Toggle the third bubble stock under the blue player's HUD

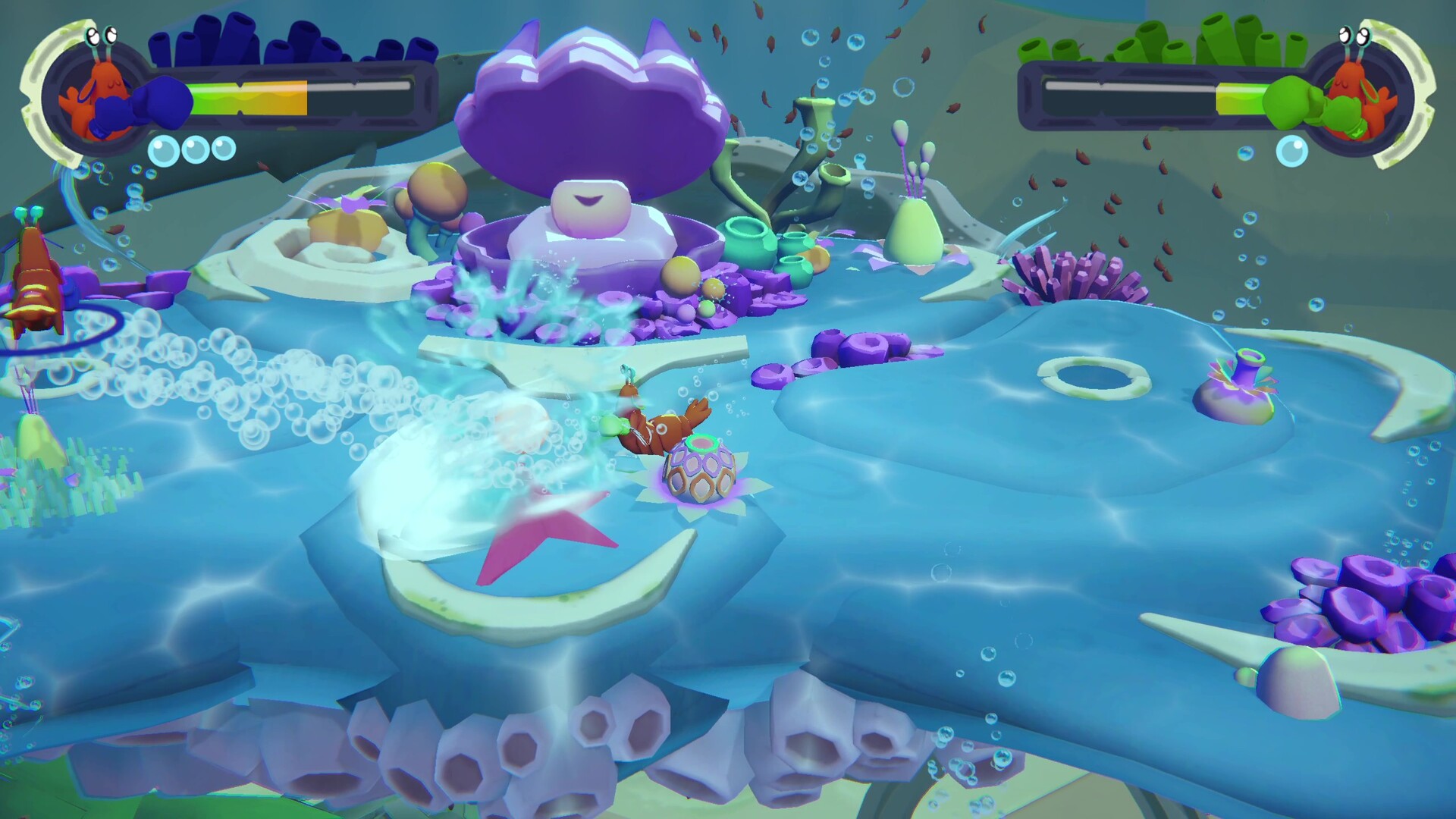[224, 149]
